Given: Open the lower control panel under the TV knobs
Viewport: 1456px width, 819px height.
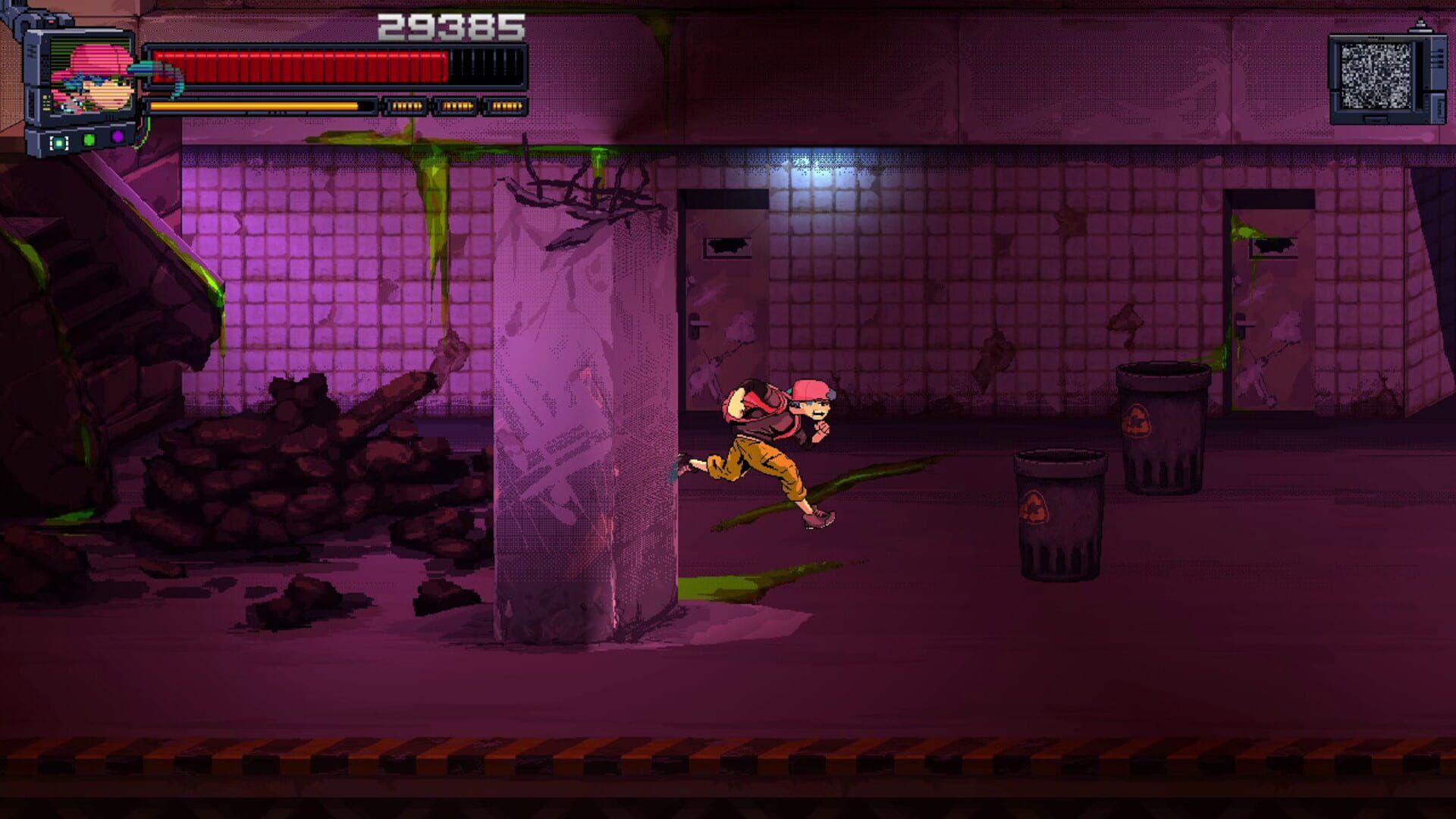Looking at the screenshot, I should tap(1439, 106).
